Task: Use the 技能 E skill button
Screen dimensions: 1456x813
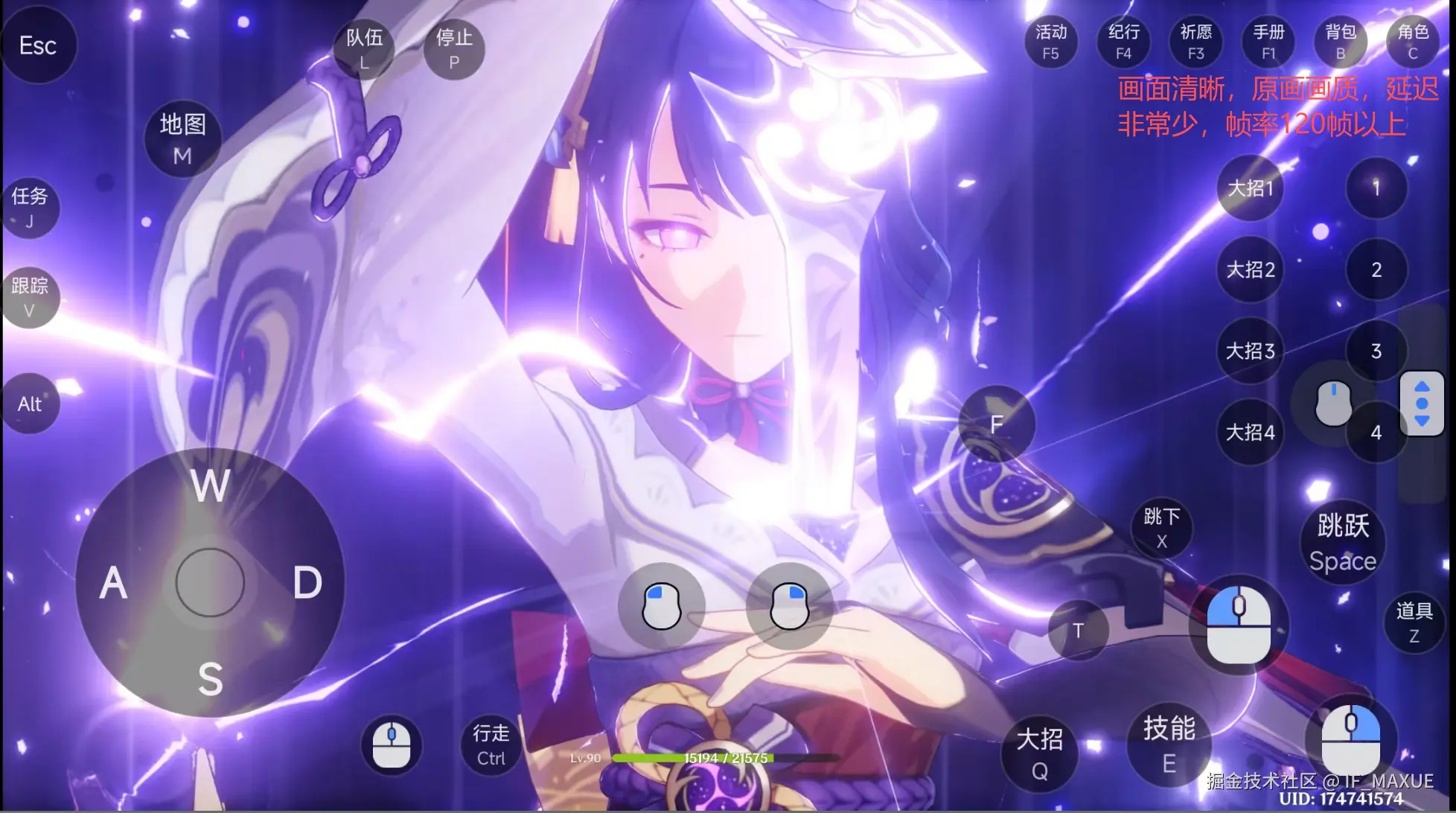Action: (1169, 745)
